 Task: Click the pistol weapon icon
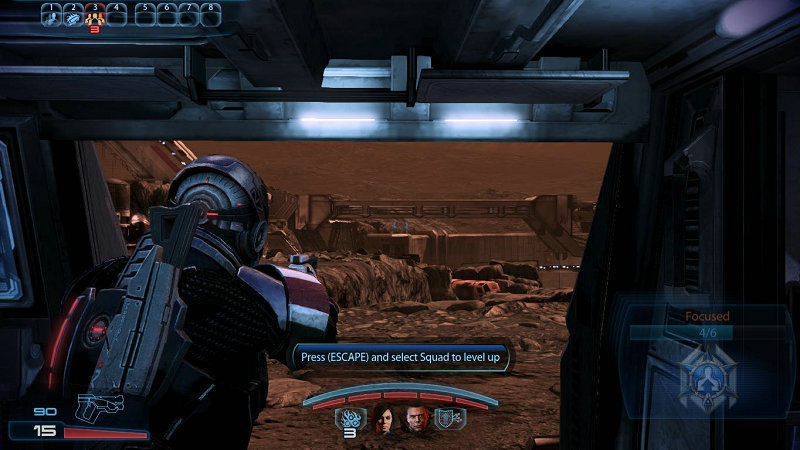pos(98,408)
